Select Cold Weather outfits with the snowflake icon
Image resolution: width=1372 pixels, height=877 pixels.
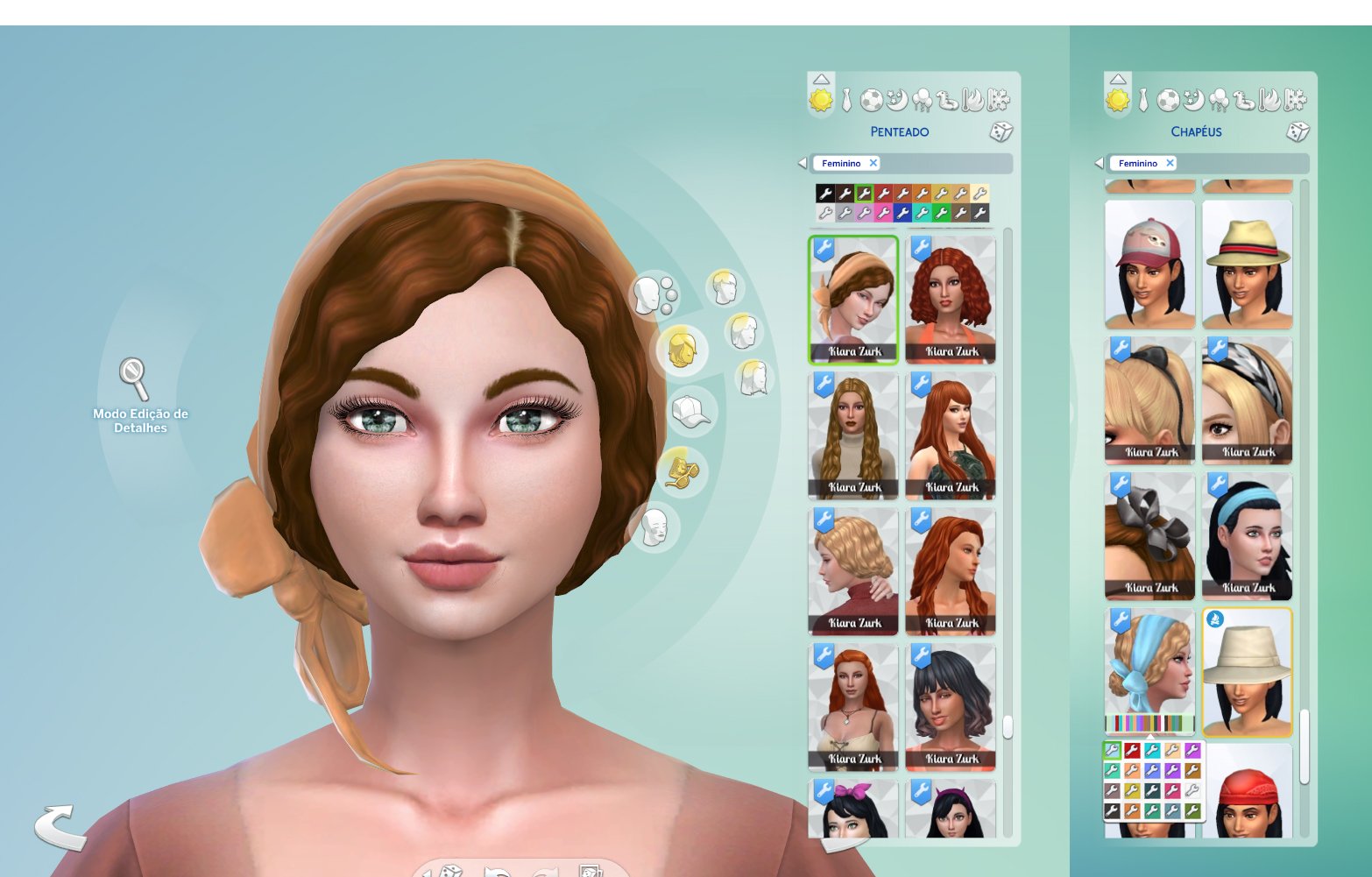[999, 100]
